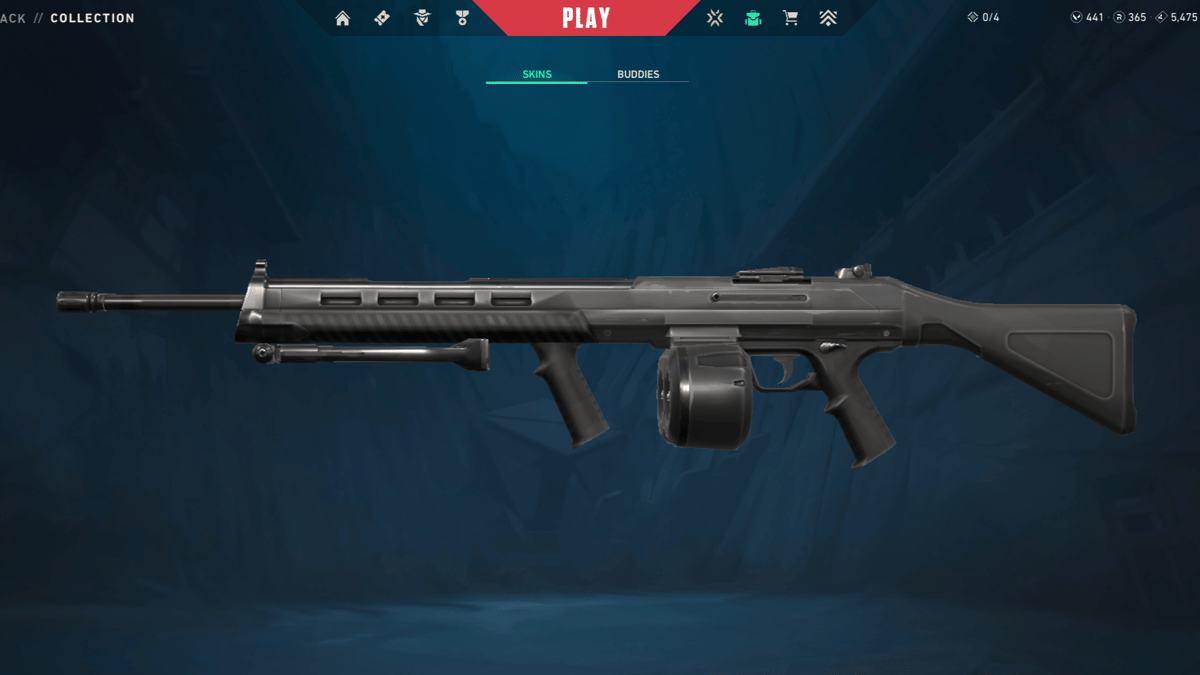Open the crossed-star esports icon
The image size is (1200, 675).
[x=714, y=18]
